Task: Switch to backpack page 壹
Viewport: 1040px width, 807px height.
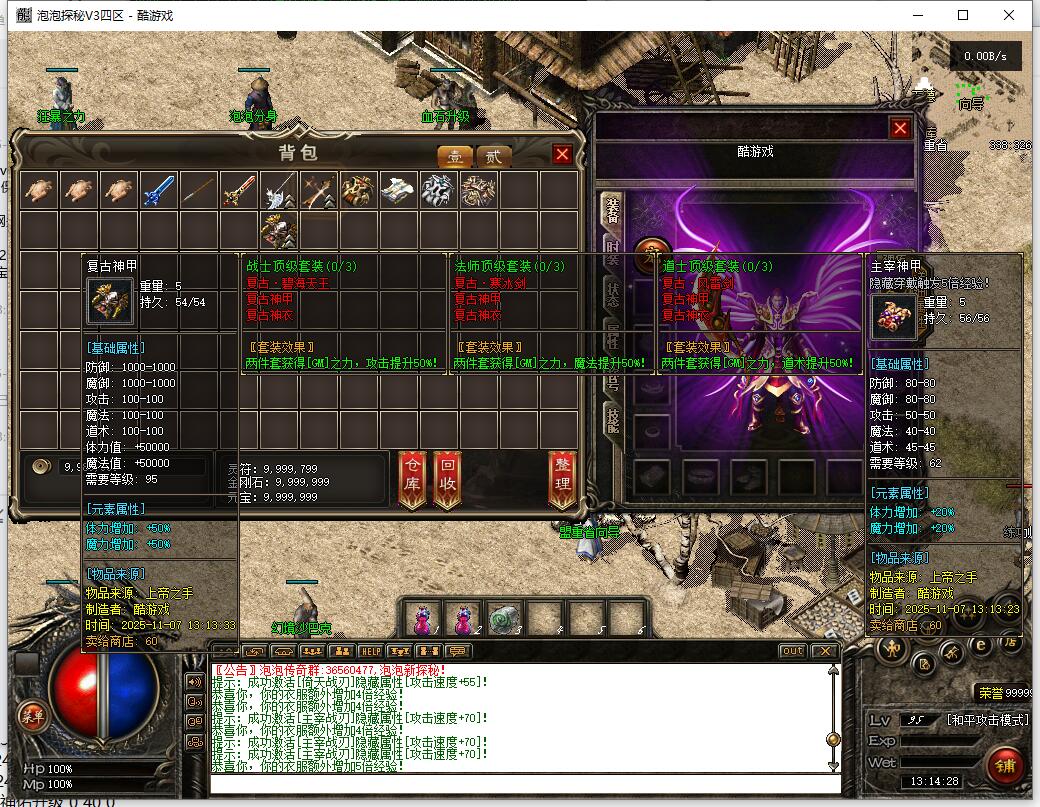Action: click(x=456, y=156)
